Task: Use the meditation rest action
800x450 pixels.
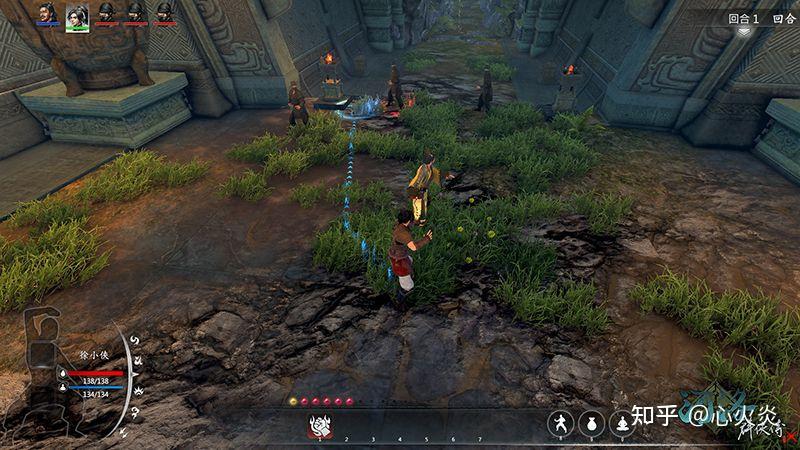Action: coord(623,424)
